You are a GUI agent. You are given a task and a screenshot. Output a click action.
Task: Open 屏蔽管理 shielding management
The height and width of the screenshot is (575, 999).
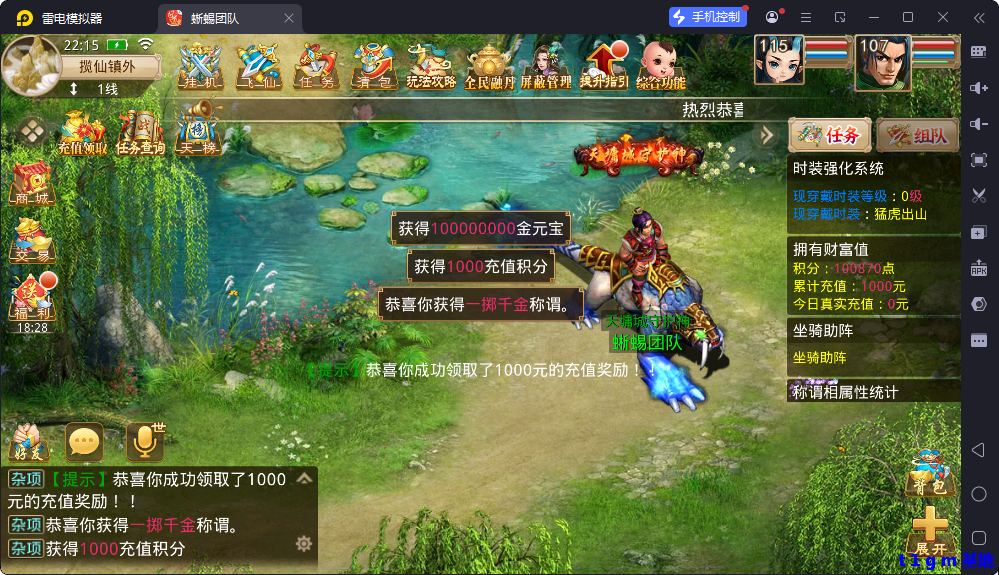pos(546,66)
